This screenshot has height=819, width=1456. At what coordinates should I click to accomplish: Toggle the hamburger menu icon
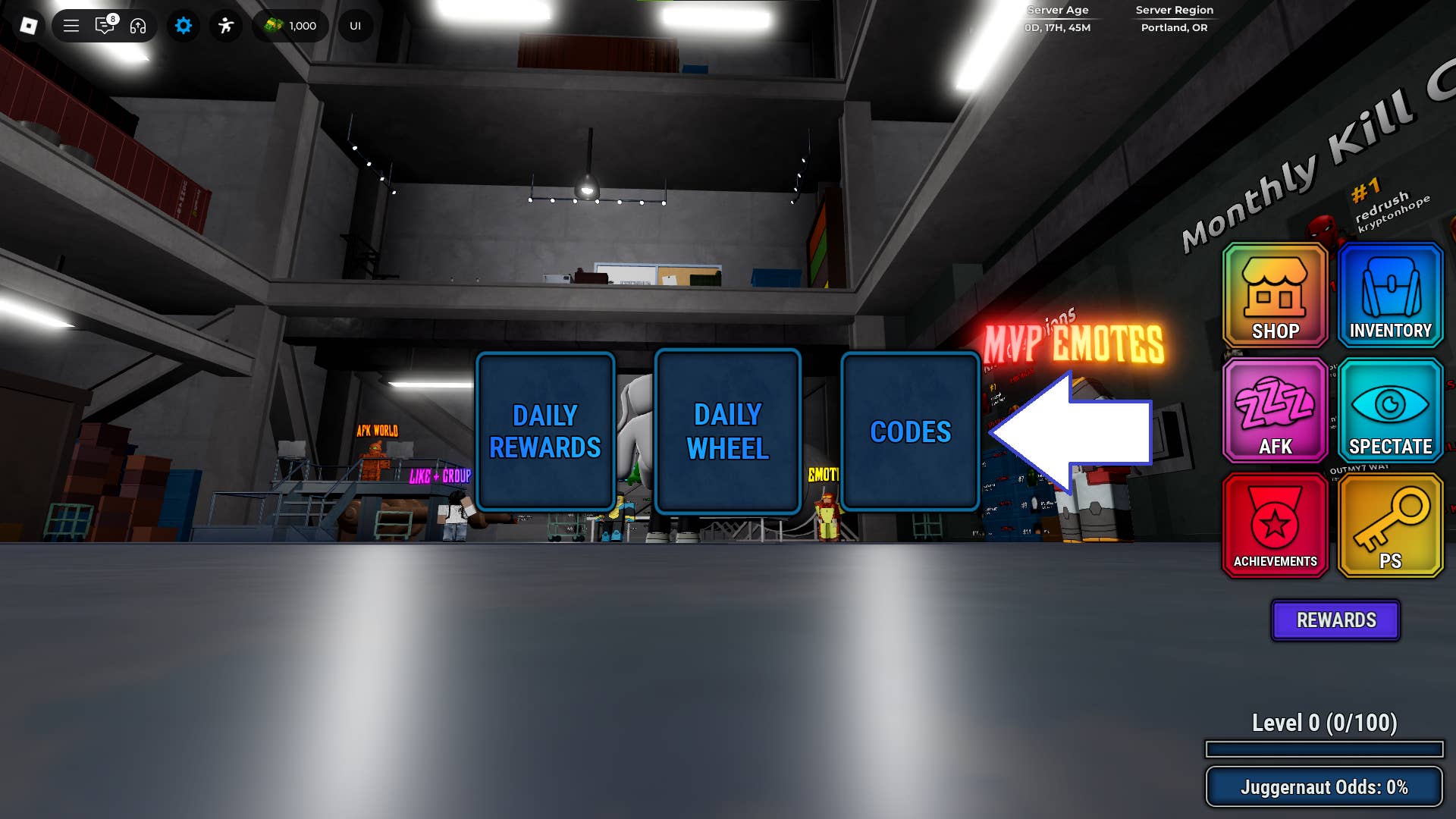tap(71, 25)
